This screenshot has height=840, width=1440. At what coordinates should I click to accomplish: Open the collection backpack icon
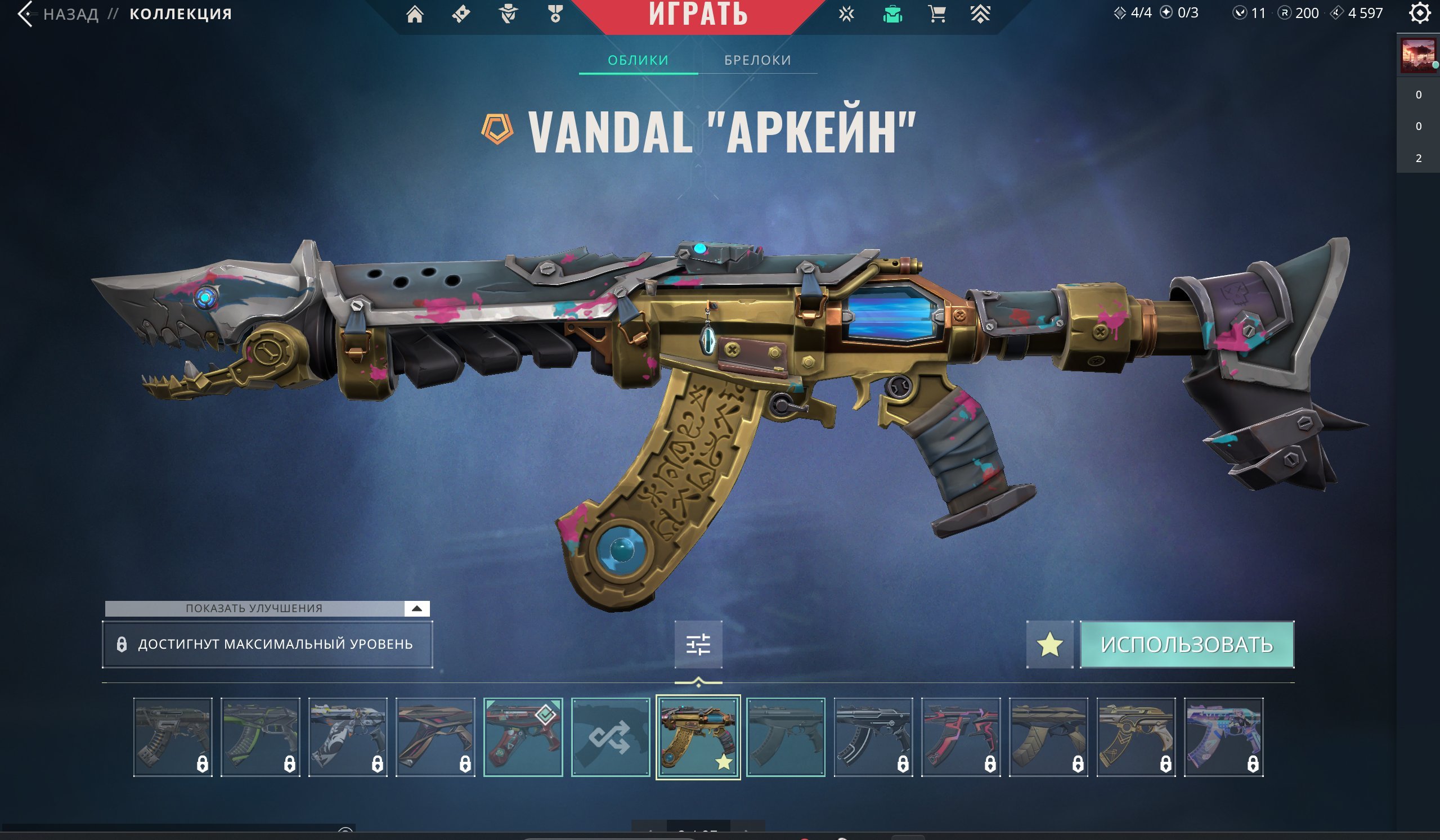pyautogui.click(x=892, y=14)
